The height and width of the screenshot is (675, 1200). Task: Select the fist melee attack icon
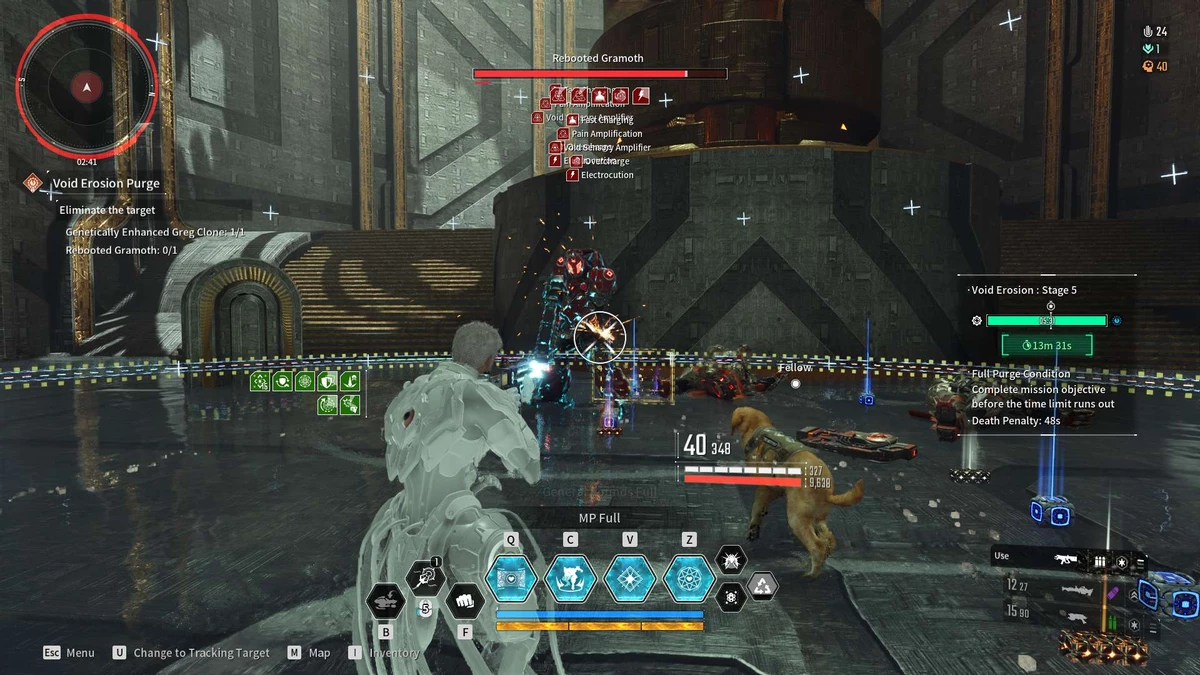464,602
